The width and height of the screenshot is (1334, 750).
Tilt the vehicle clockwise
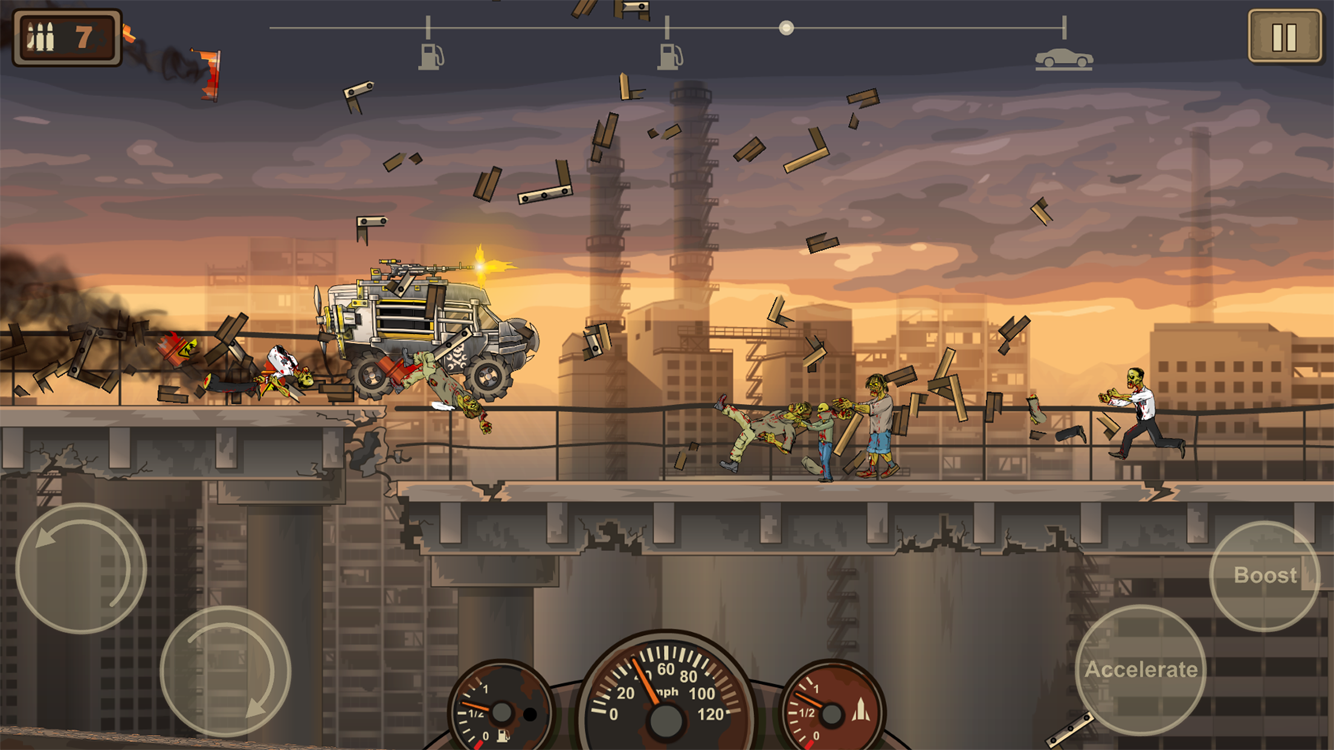(x=225, y=670)
